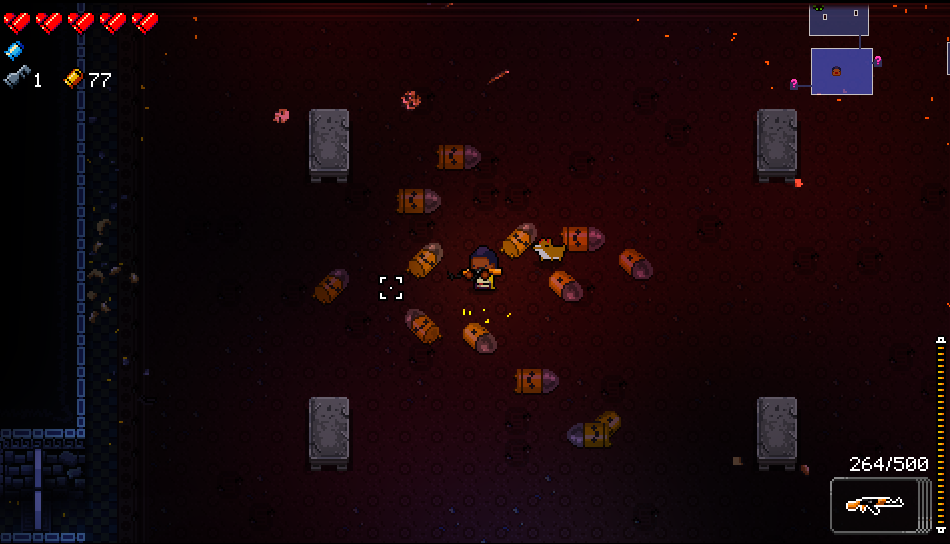Select the equipped AK-47 gun card
Viewport: 950px width, 544px height.
point(873,505)
